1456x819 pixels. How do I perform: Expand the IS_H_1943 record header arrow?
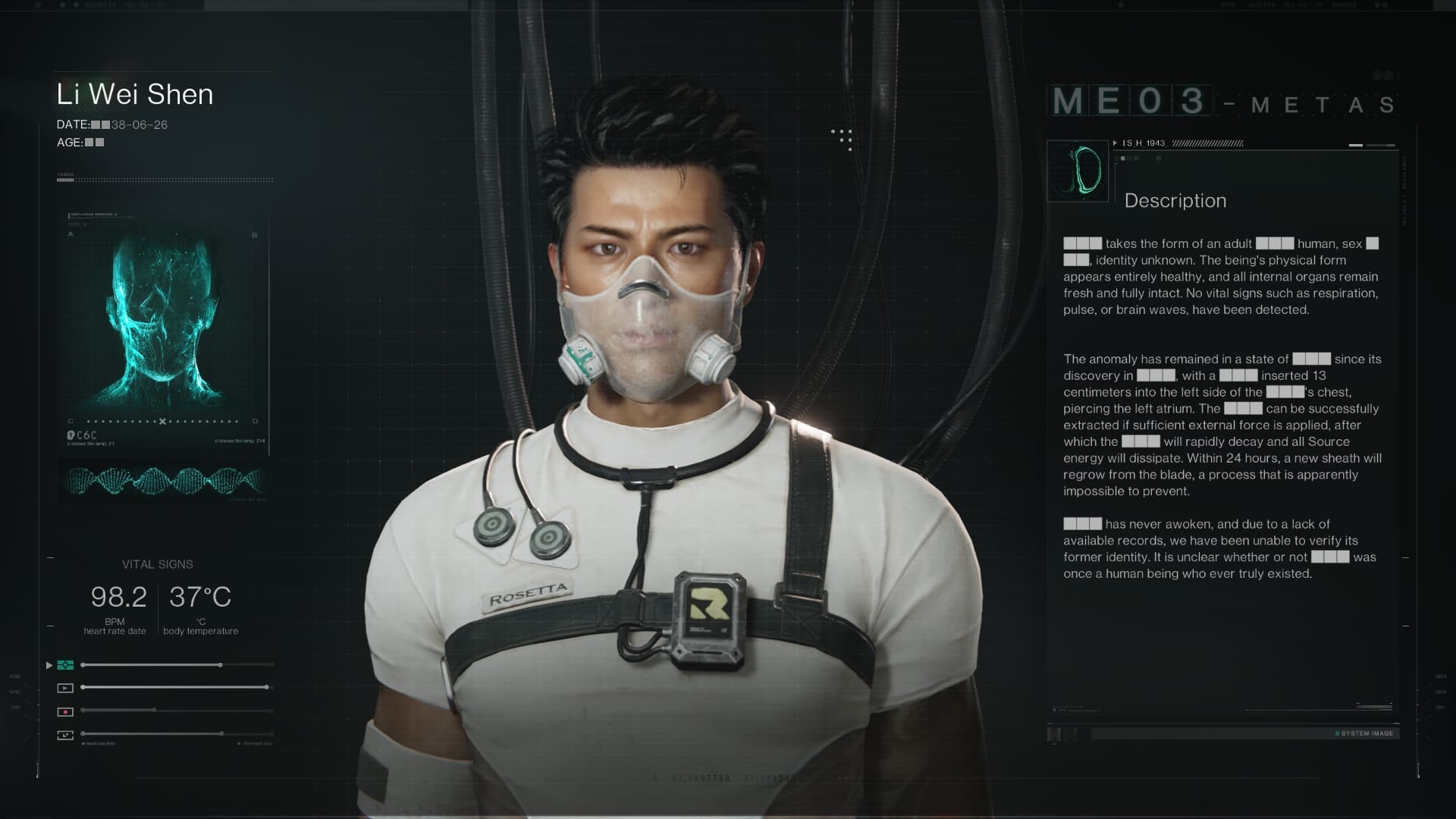pyautogui.click(x=1115, y=143)
